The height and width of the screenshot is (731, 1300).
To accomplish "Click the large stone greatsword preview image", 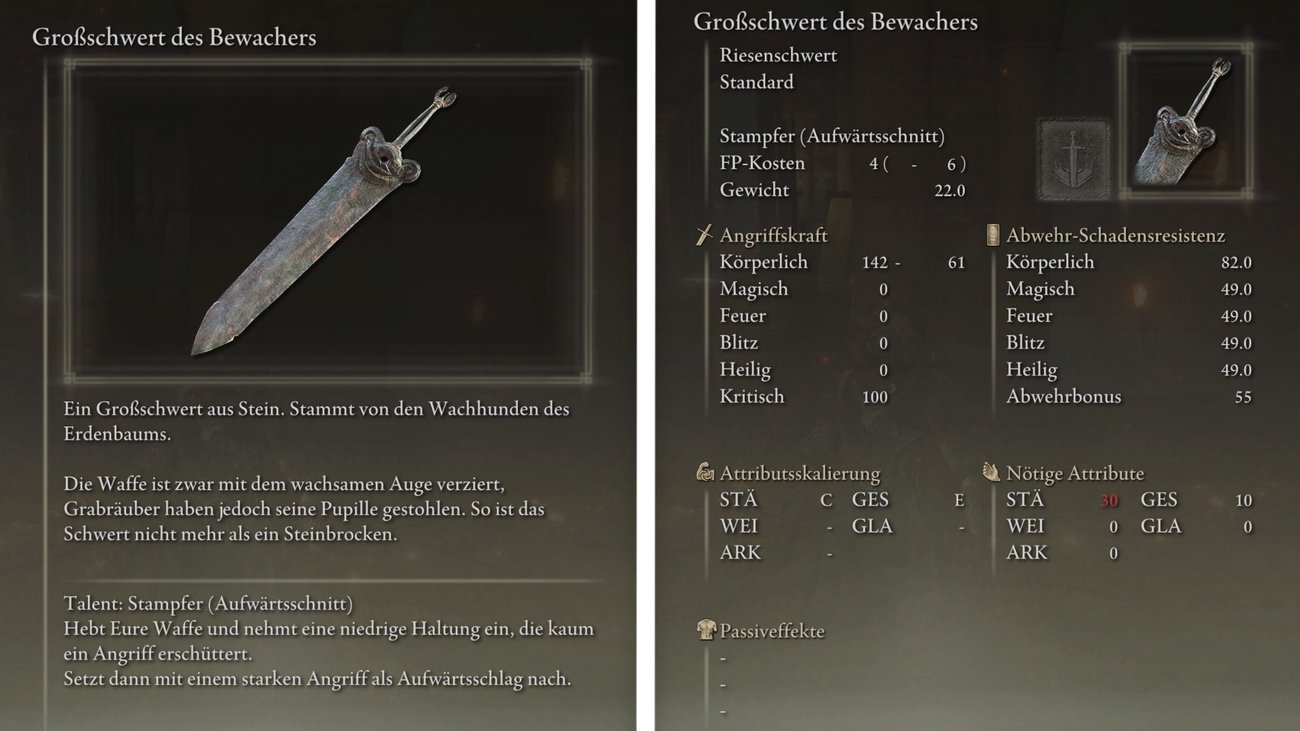I will coord(326,220).
